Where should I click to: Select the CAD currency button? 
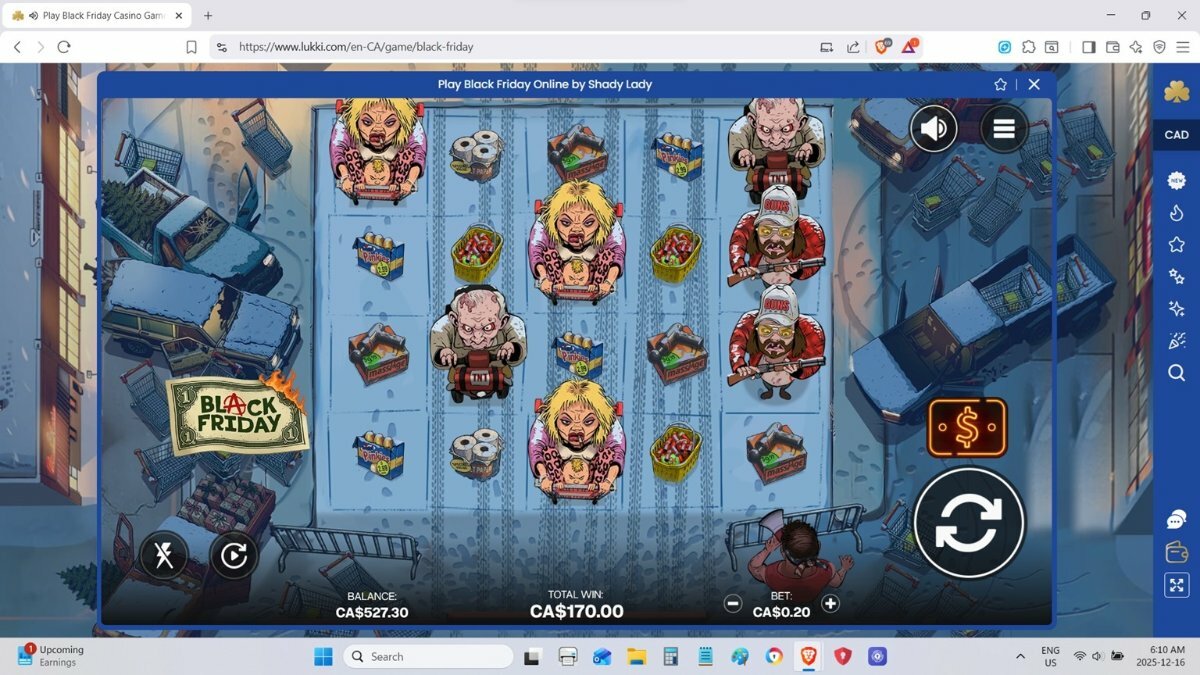click(1176, 135)
